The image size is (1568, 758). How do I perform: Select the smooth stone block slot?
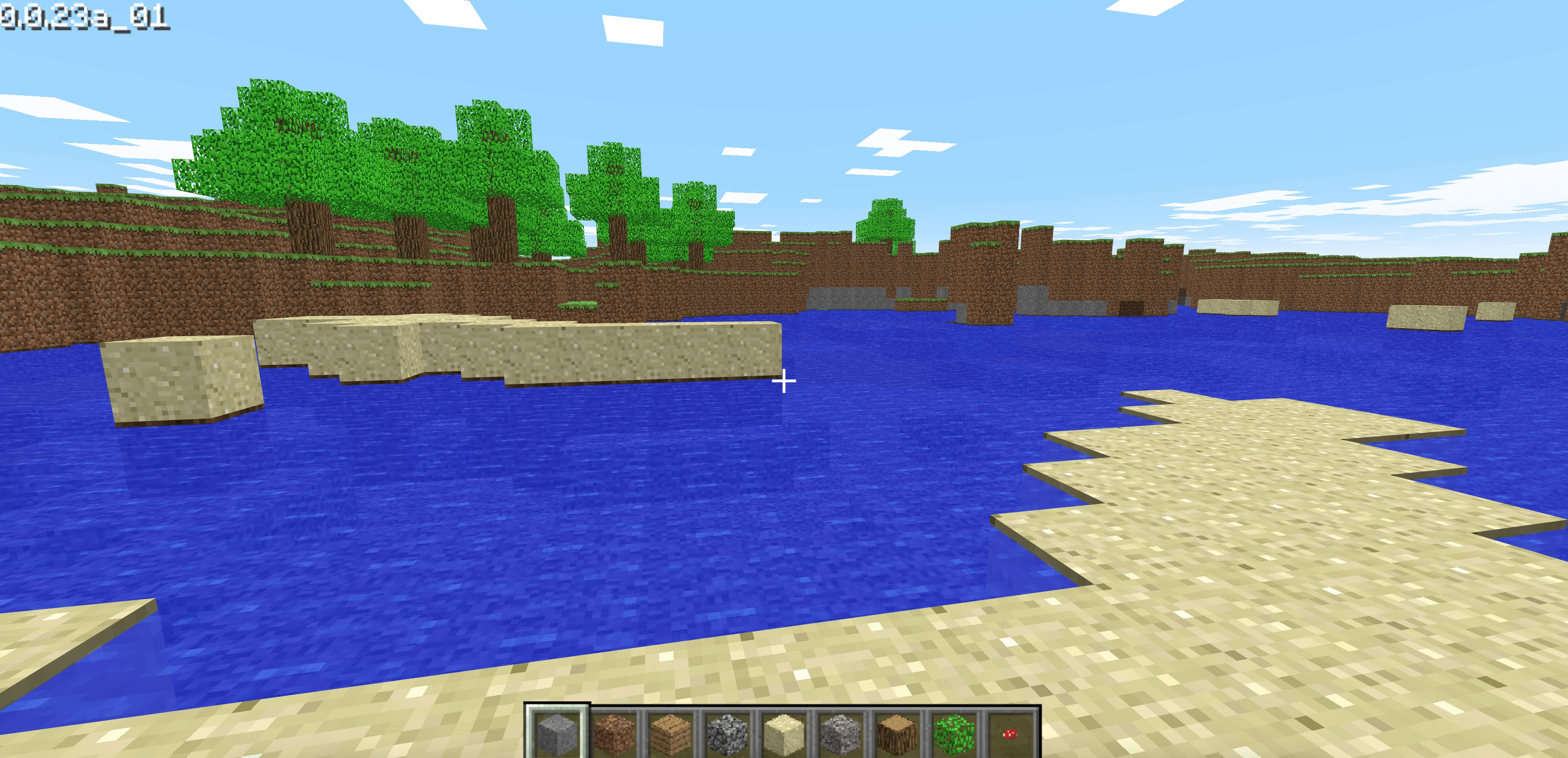[x=556, y=733]
